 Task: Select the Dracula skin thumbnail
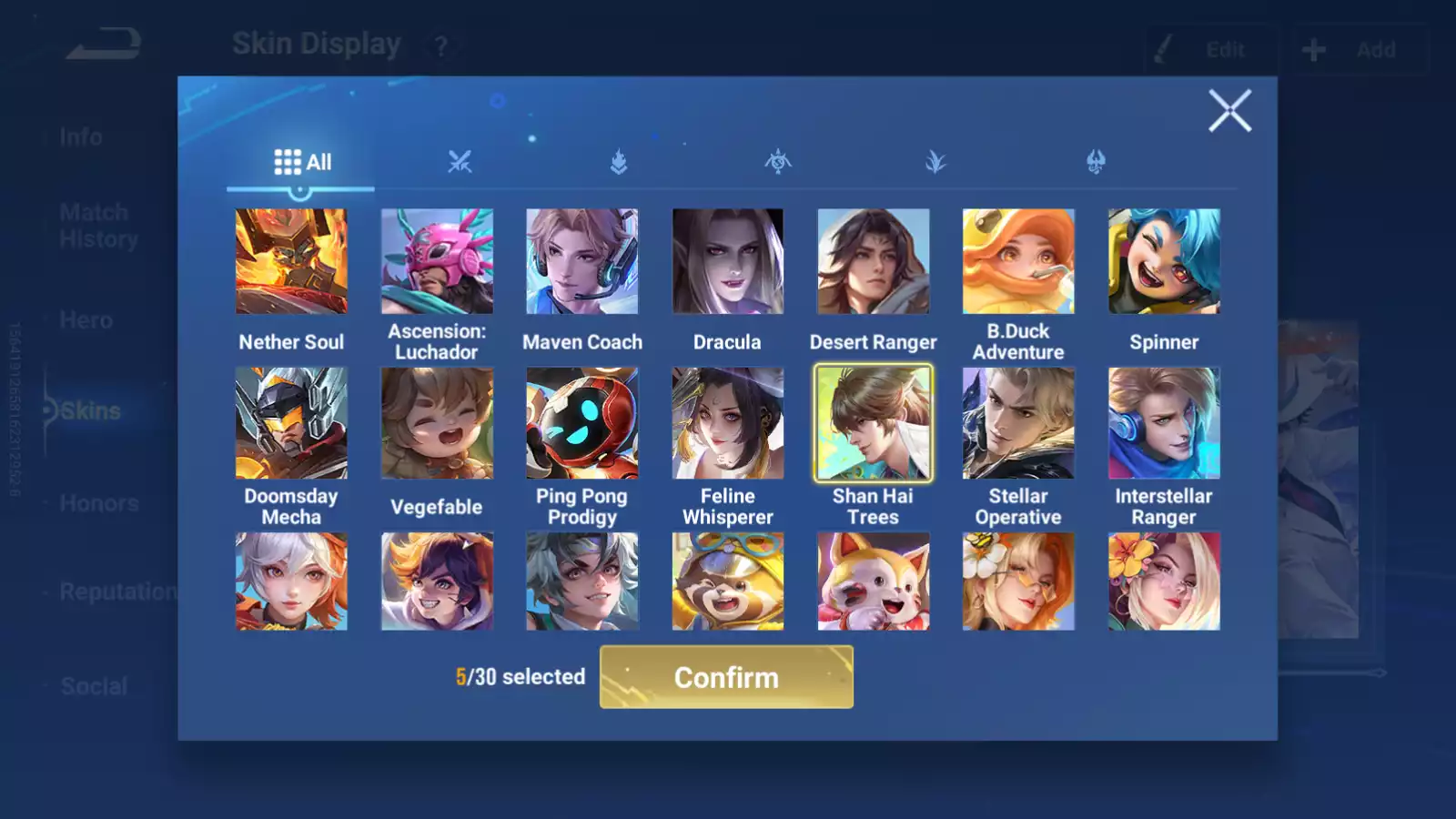click(727, 262)
